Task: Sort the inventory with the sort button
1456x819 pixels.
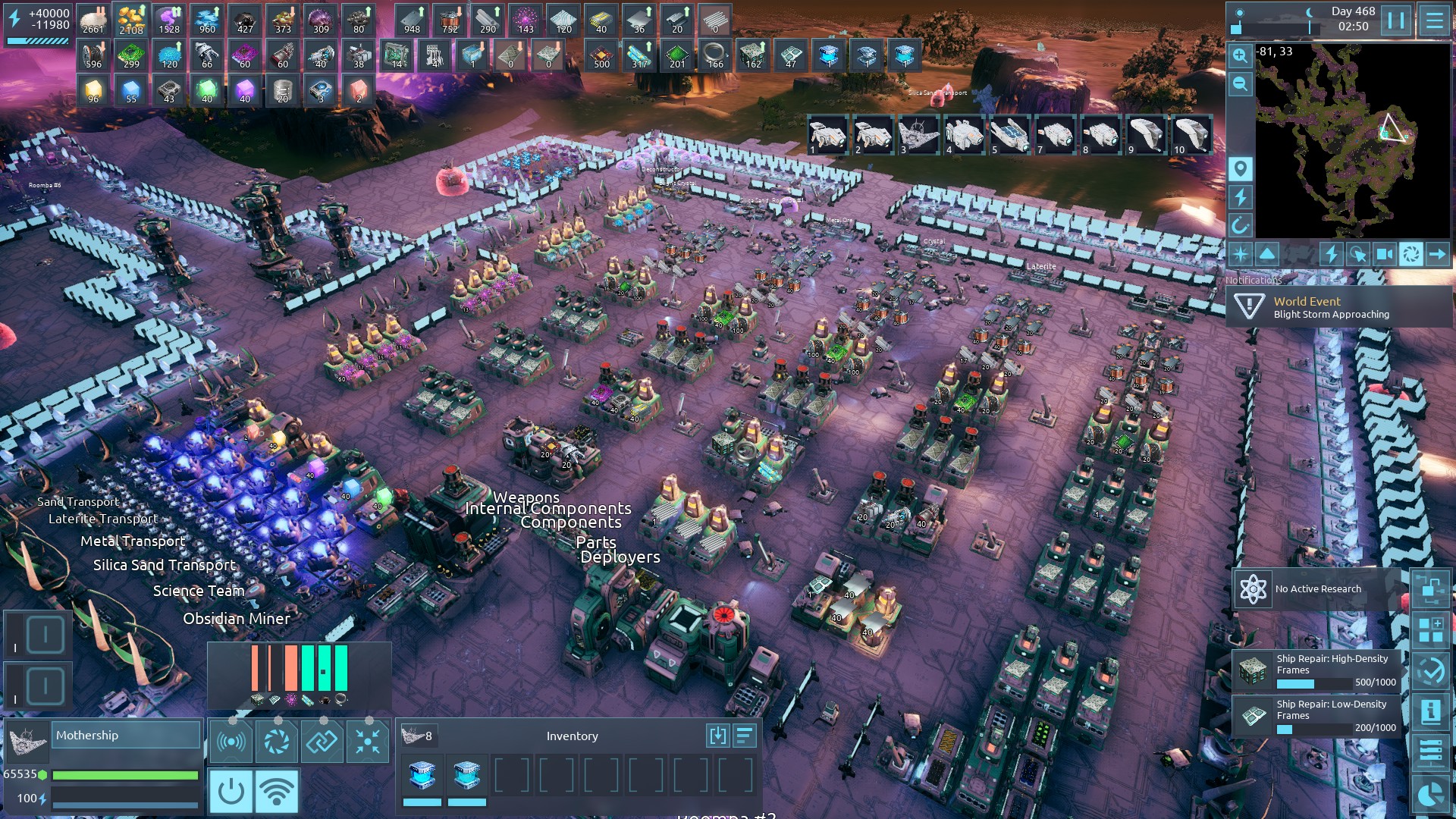Action: pos(745,736)
